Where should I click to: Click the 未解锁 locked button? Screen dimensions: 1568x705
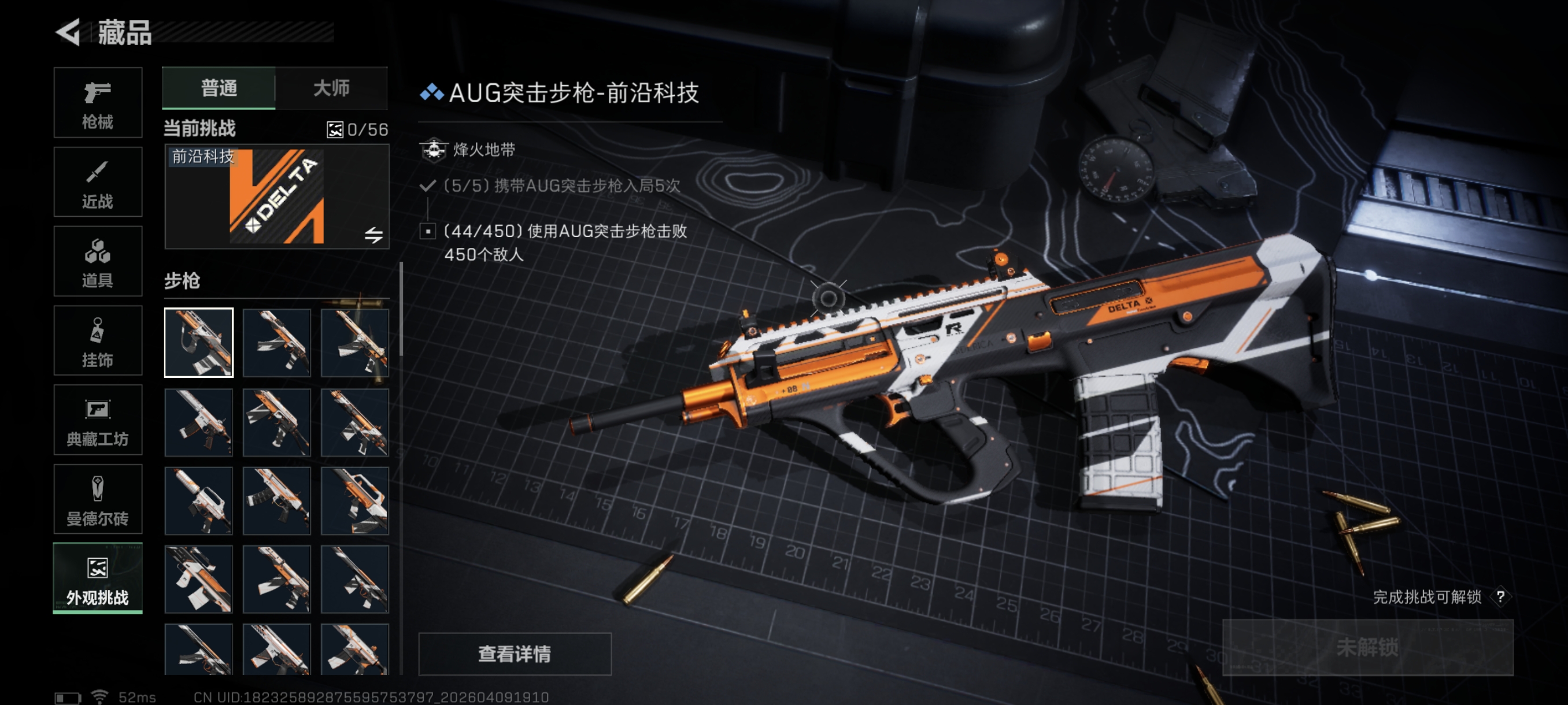(1367, 647)
